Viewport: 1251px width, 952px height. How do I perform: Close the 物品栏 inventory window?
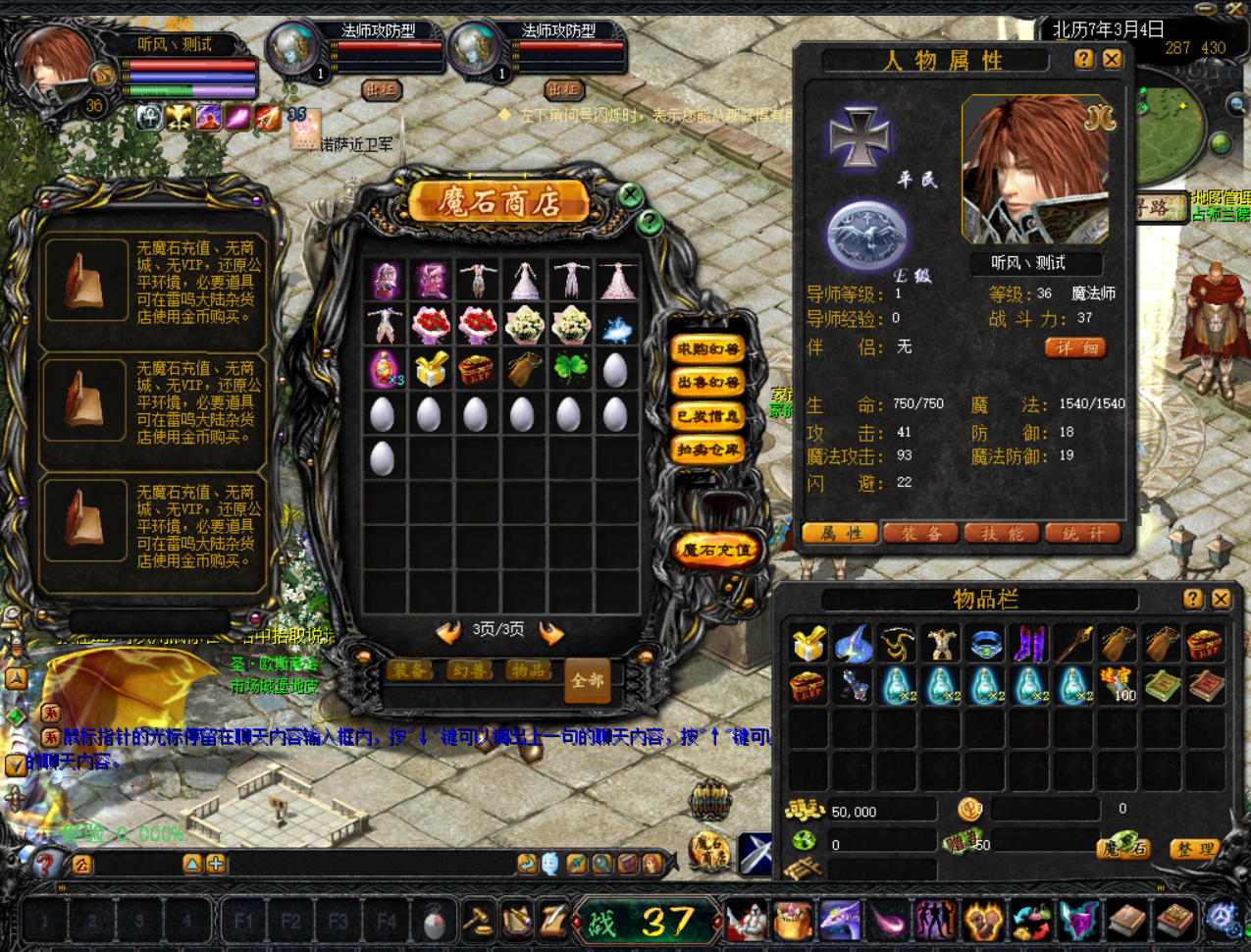click(x=1221, y=599)
